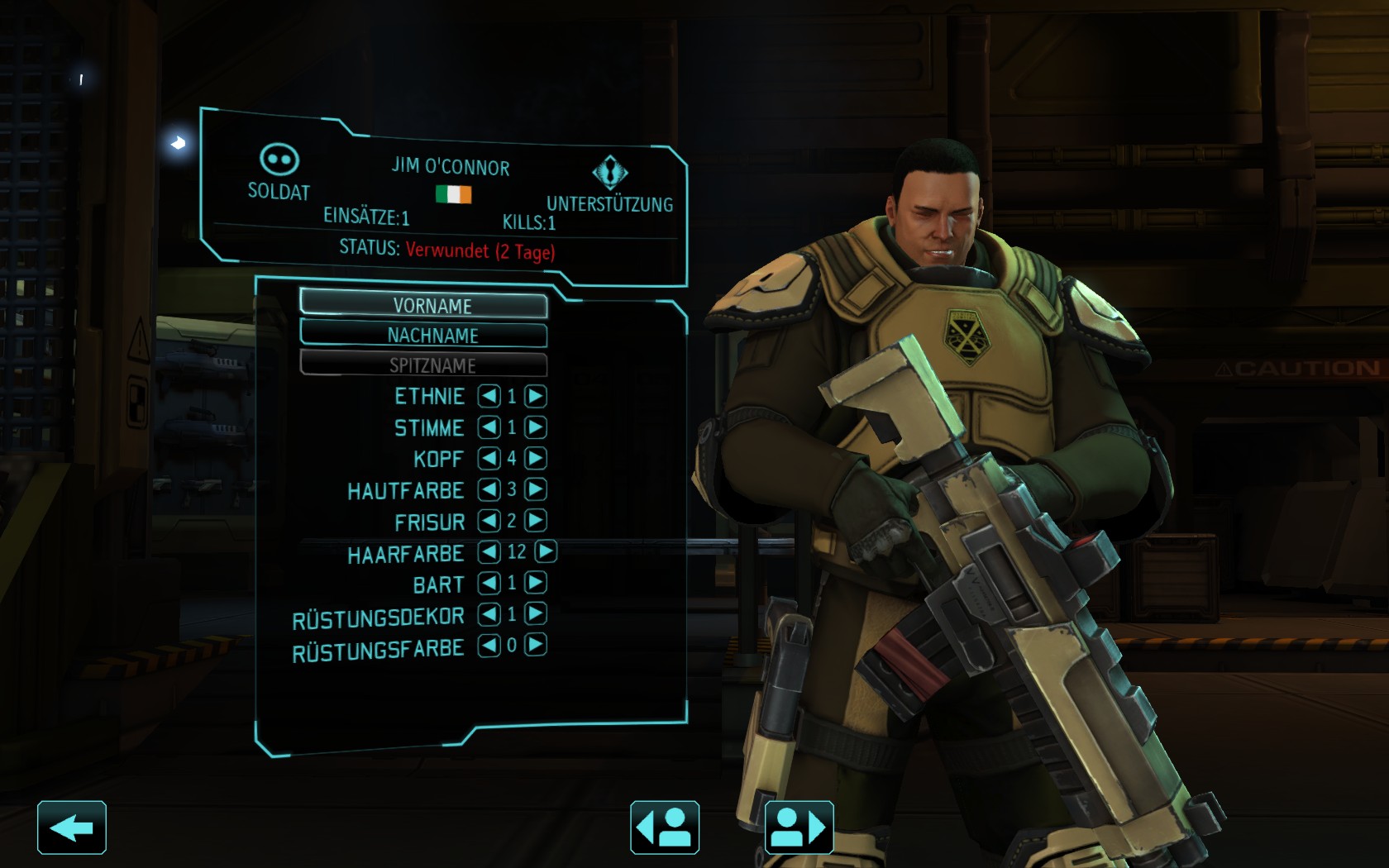The width and height of the screenshot is (1389, 868).
Task: Decrease the Stimme value with left arrow
Action: pyautogui.click(x=489, y=427)
